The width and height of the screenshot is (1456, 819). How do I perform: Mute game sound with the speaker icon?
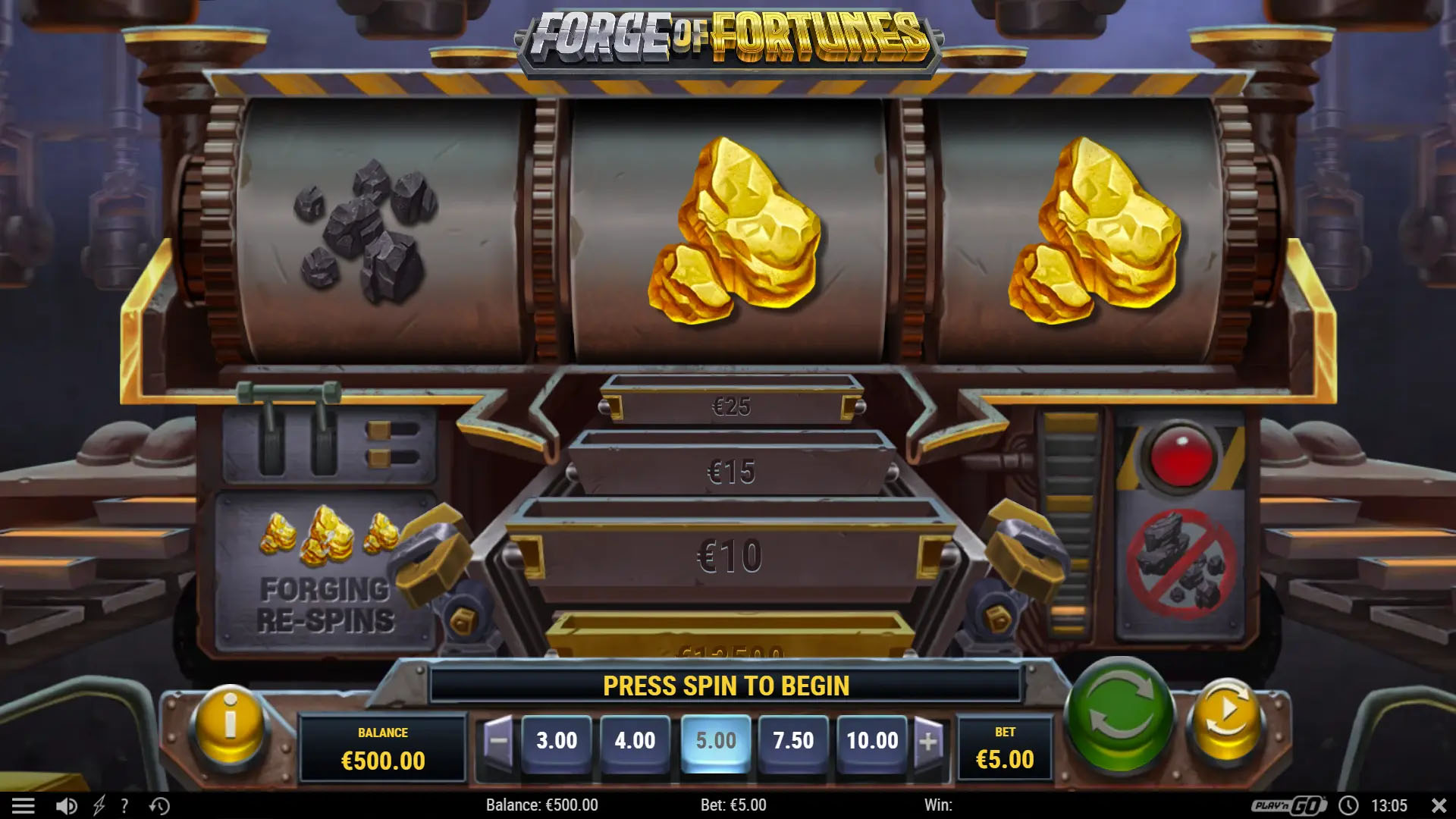[x=67, y=805]
